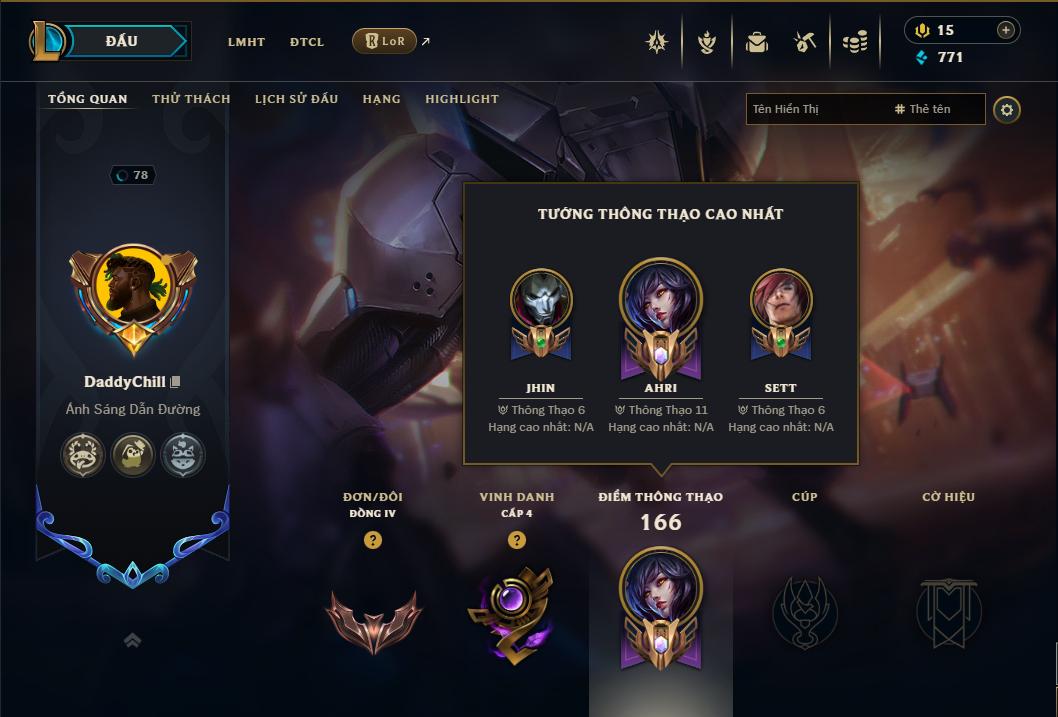Switch to the THỬ THÁCH tab
Image resolution: width=1058 pixels, height=717 pixels.
pyautogui.click(x=191, y=99)
